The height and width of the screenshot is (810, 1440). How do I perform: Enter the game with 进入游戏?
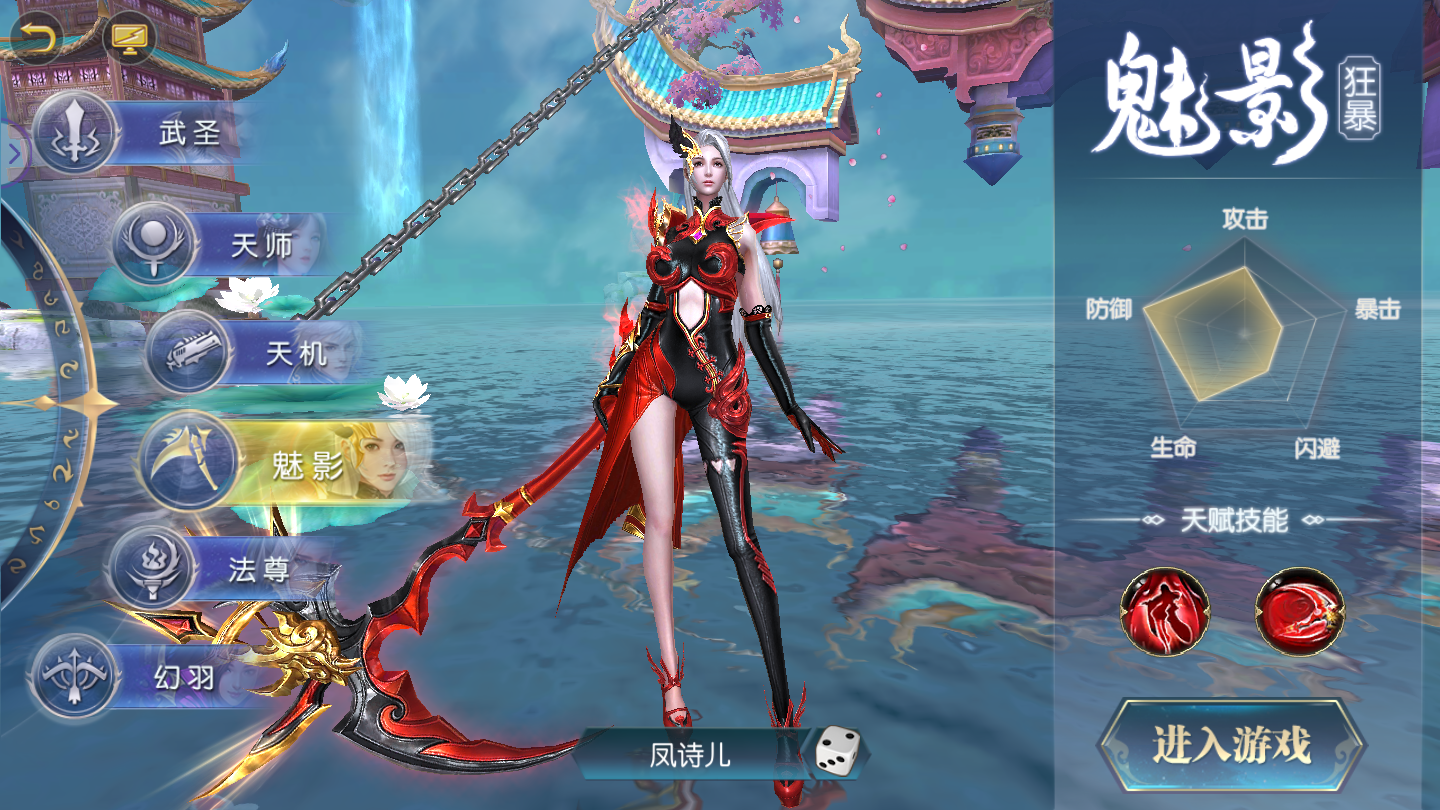pyautogui.click(x=1231, y=746)
